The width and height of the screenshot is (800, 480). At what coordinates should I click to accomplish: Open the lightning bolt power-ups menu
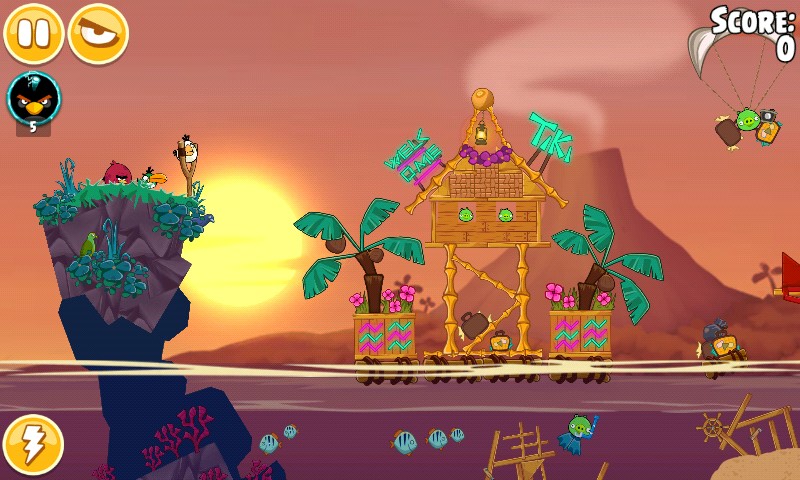(33, 445)
